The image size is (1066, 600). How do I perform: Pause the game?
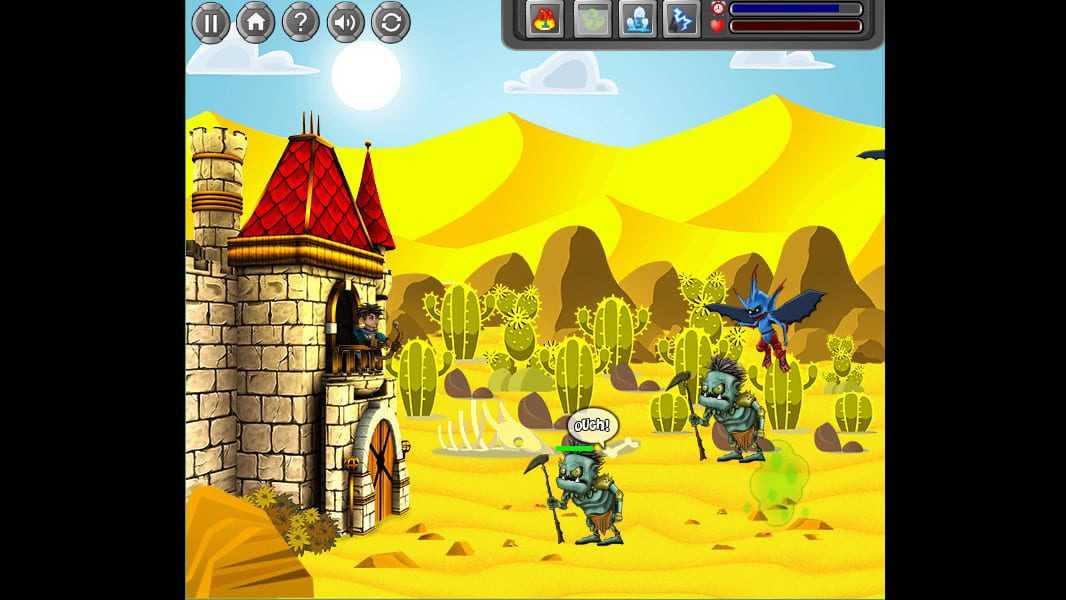pos(211,22)
